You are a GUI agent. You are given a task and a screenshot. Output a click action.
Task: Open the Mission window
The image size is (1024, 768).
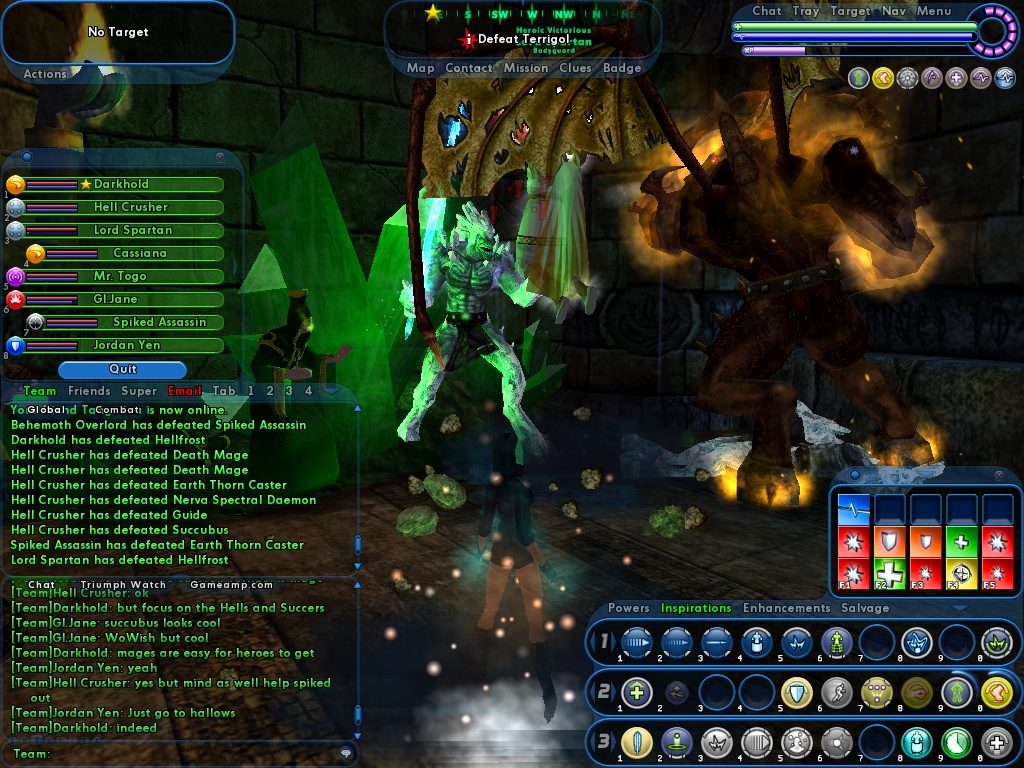[525, 68]
